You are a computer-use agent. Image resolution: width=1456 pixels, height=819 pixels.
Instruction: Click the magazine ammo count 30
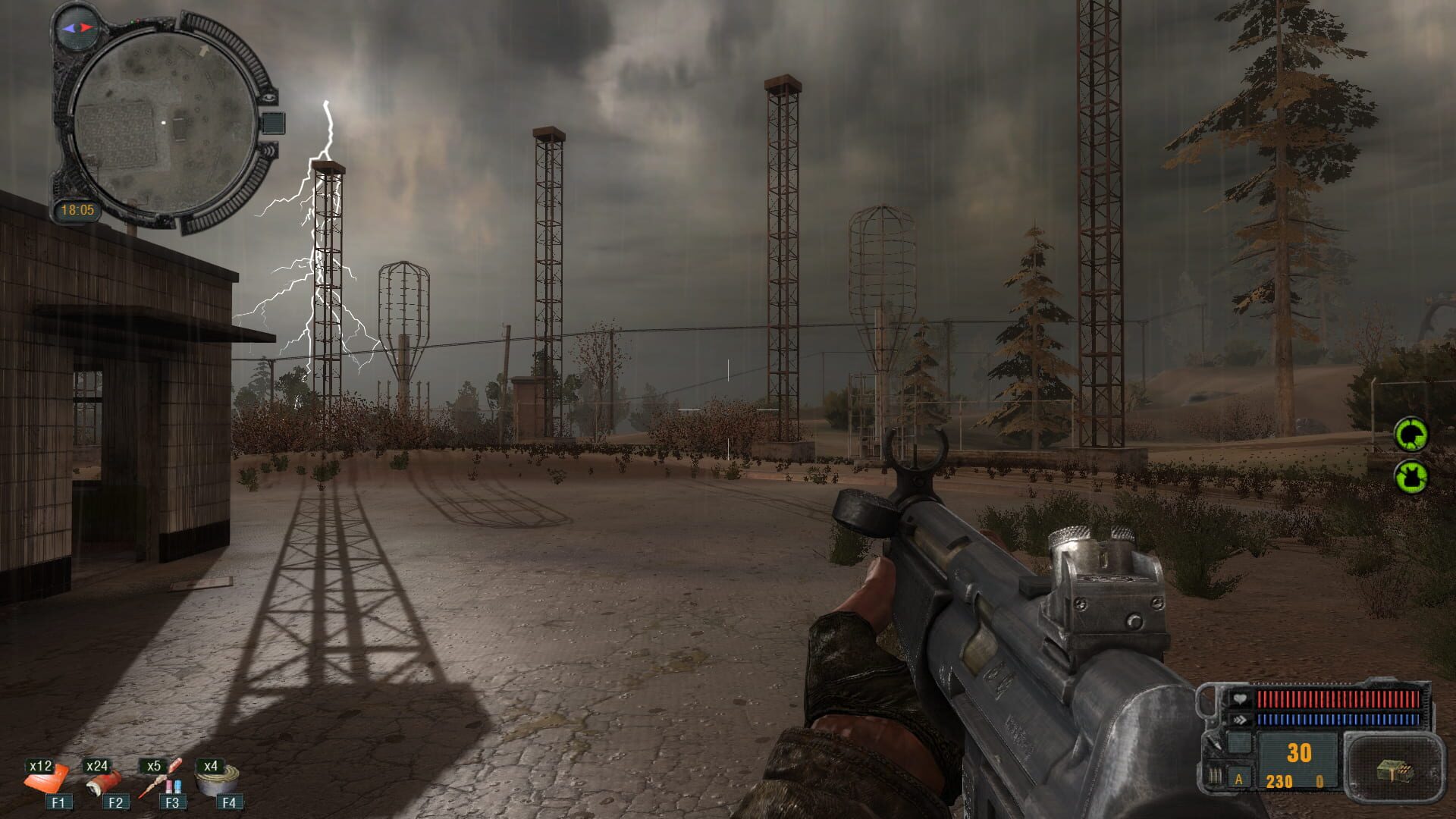point(1299,753)
